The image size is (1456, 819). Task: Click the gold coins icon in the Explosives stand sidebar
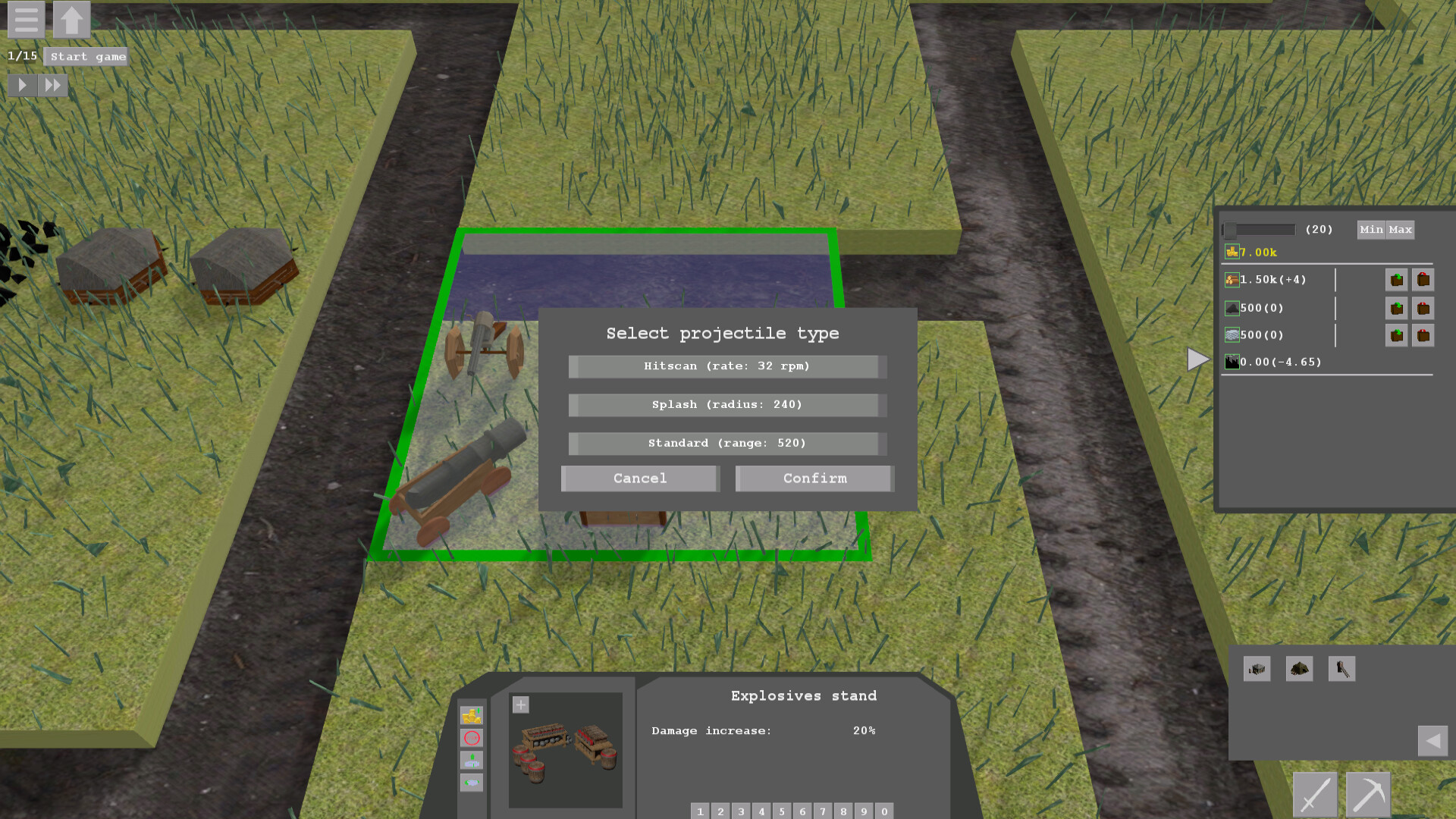[472, 716]
